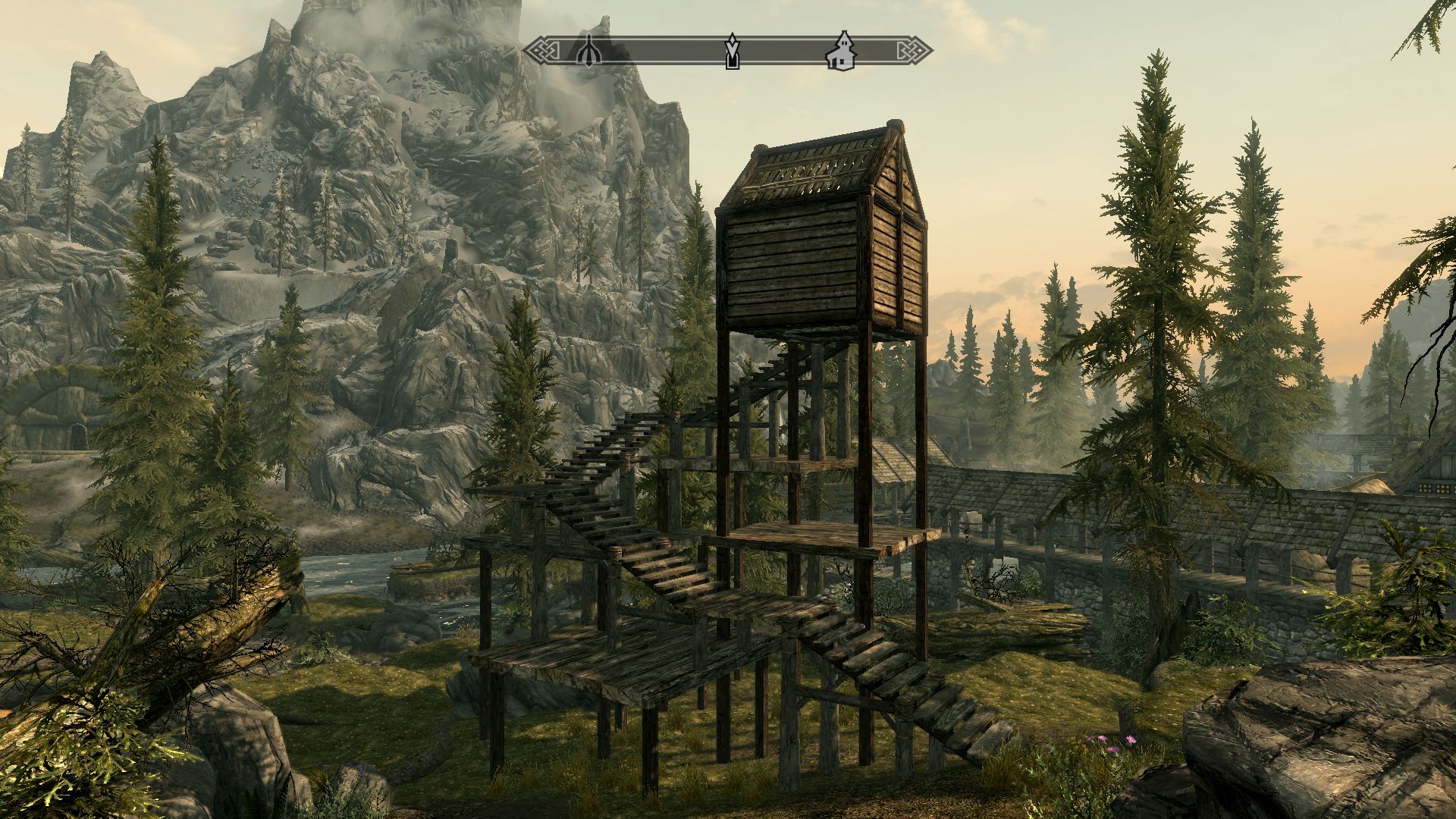Click the quest objective arrow on the compass

pos(732,52)
